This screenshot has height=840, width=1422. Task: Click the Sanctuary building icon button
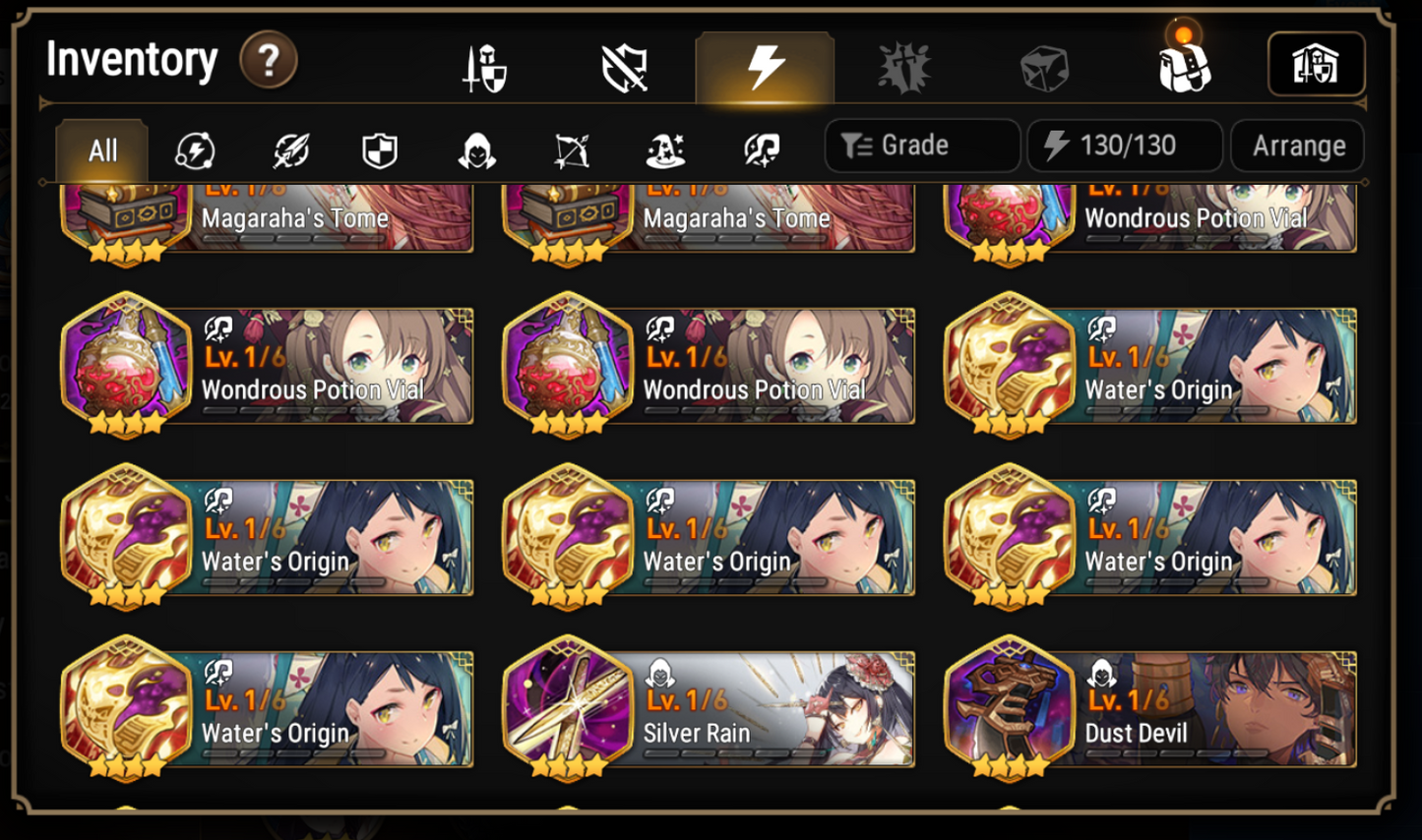1317,64
